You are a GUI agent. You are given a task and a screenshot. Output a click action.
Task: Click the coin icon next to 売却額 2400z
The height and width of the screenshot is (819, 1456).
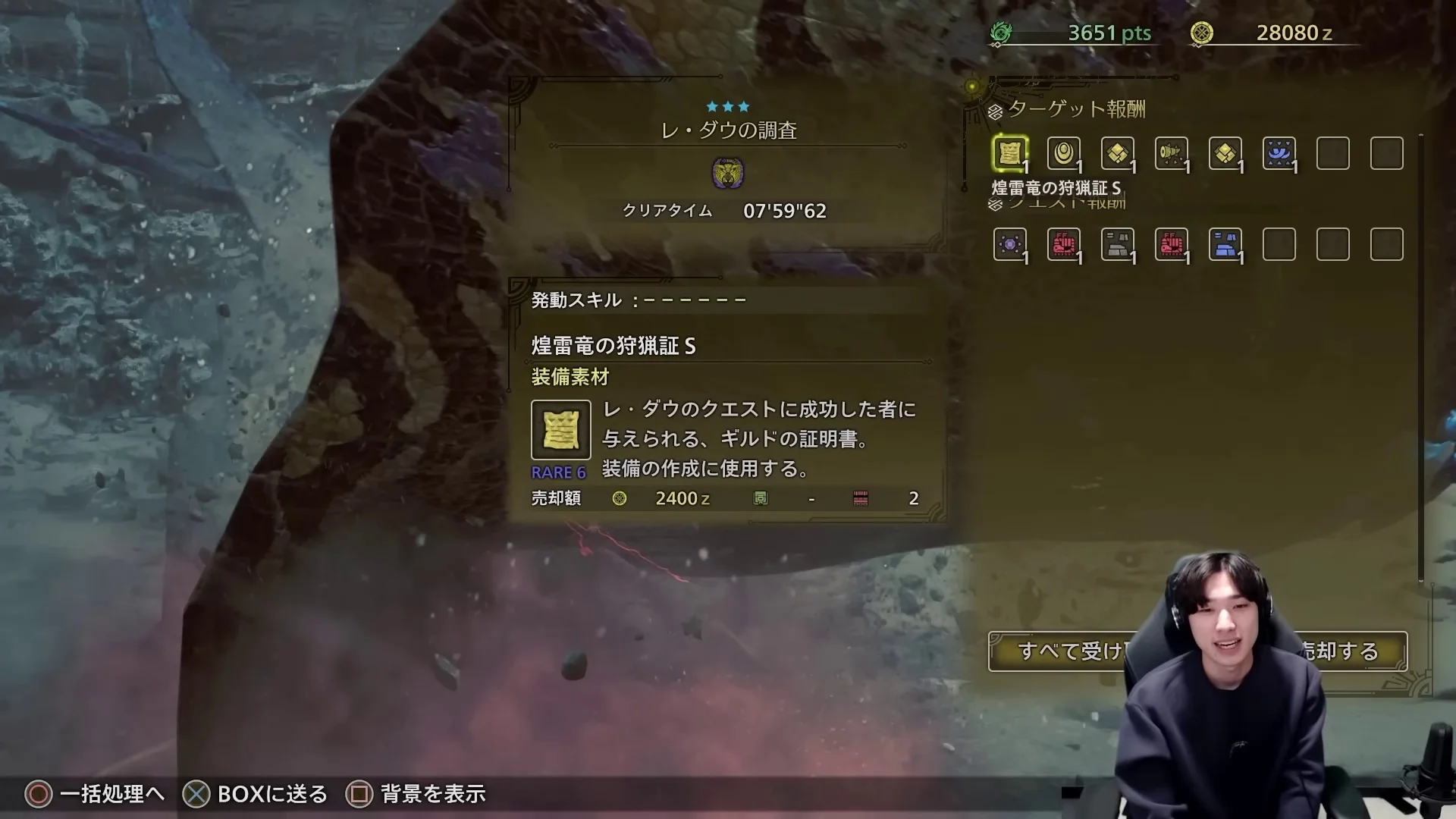[x=620, y=498]
